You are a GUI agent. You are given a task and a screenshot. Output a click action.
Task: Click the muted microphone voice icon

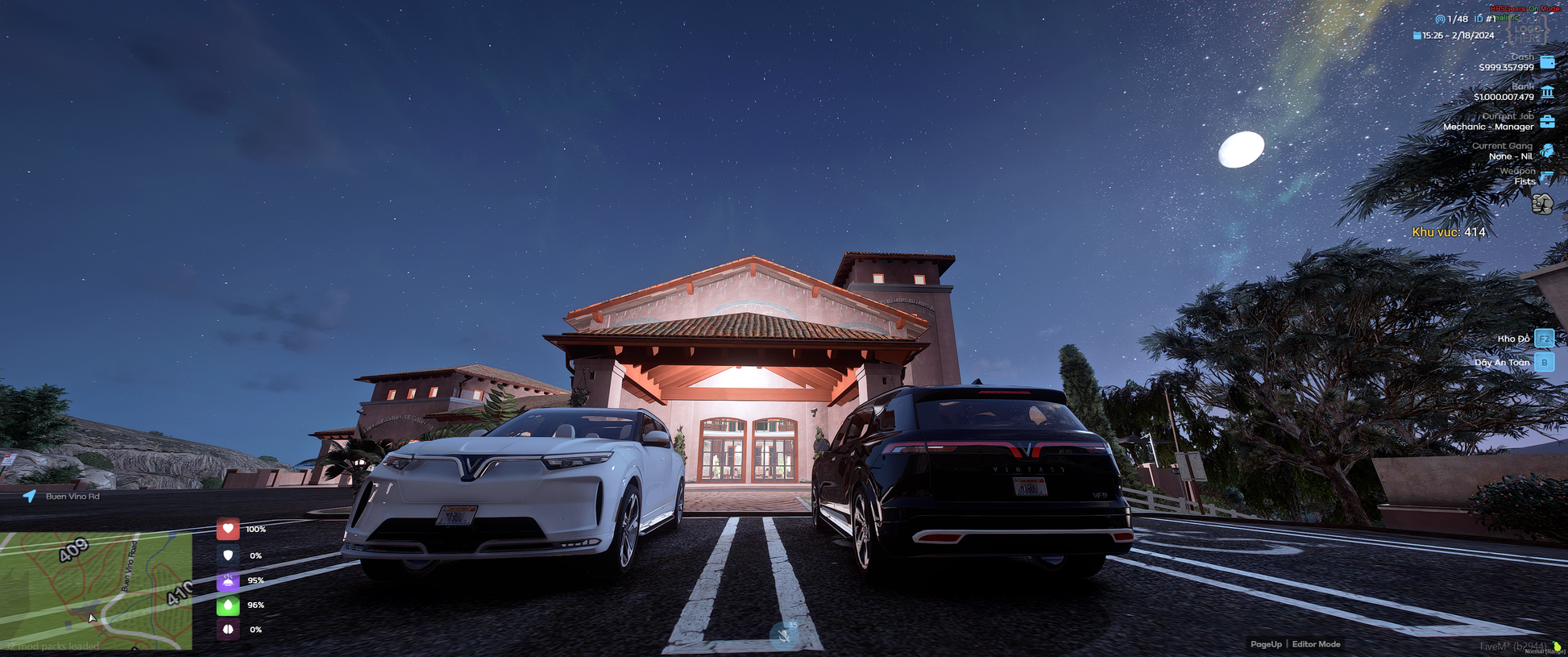tap(784, 635)
